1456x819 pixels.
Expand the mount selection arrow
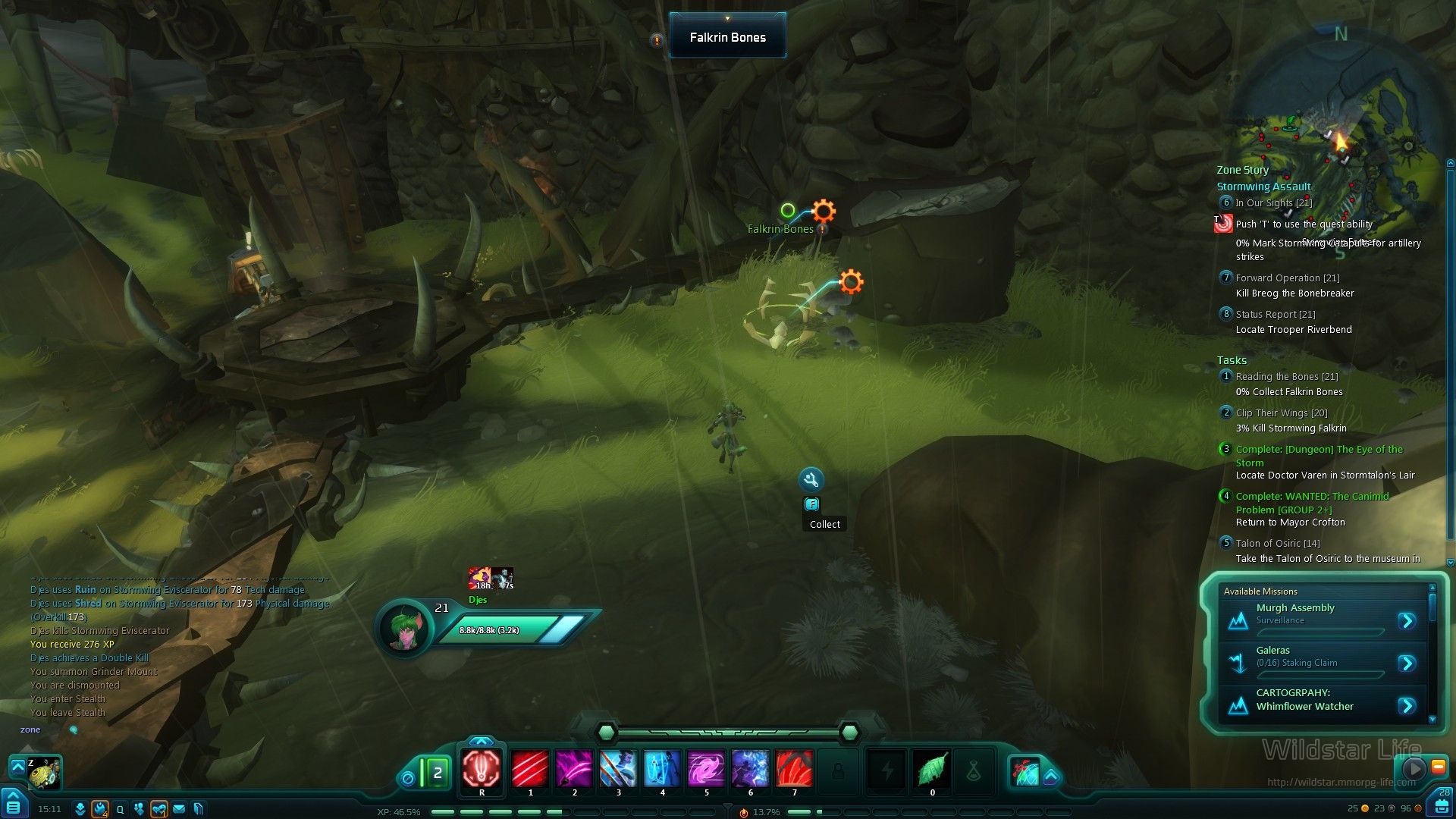tap(17, 767)
